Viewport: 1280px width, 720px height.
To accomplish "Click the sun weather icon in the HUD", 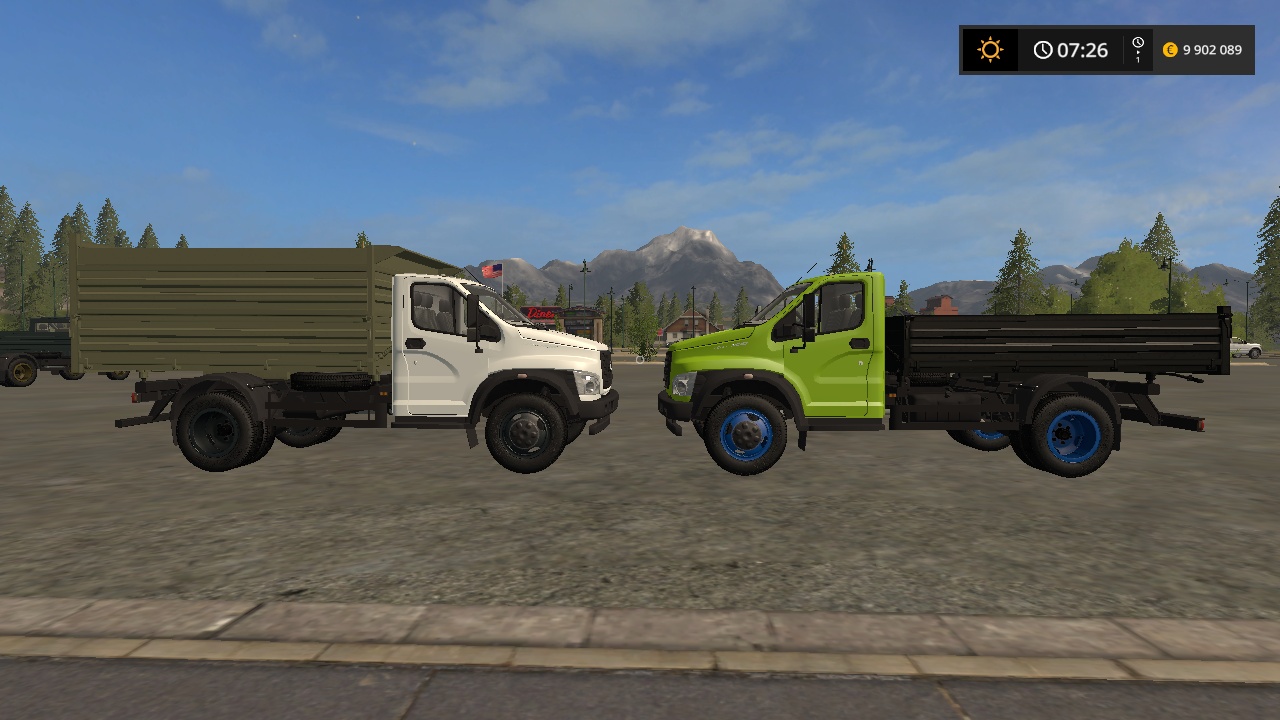I will point(989,49).
